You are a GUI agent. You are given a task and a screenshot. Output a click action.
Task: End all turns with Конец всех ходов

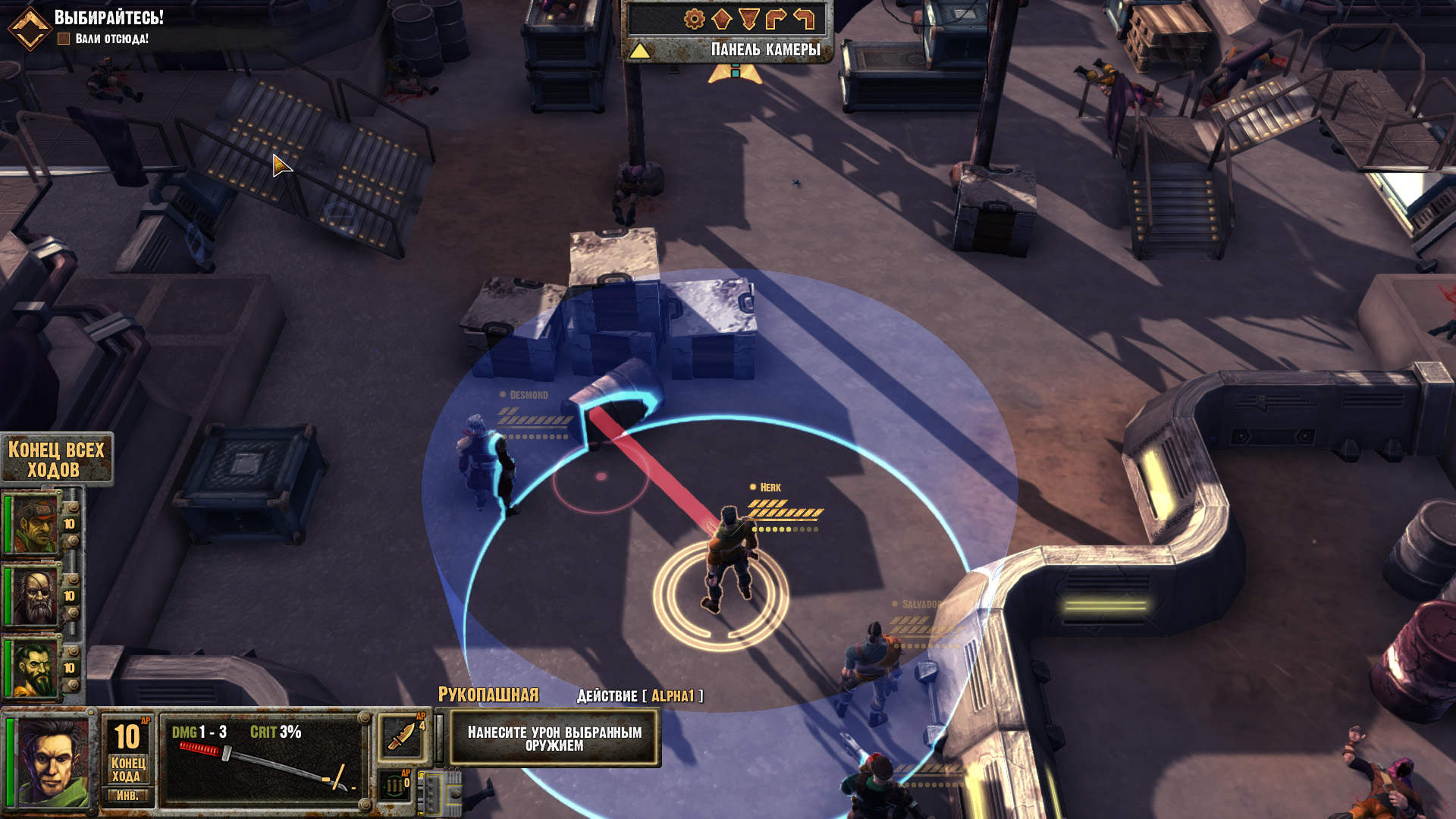point(55,460)
